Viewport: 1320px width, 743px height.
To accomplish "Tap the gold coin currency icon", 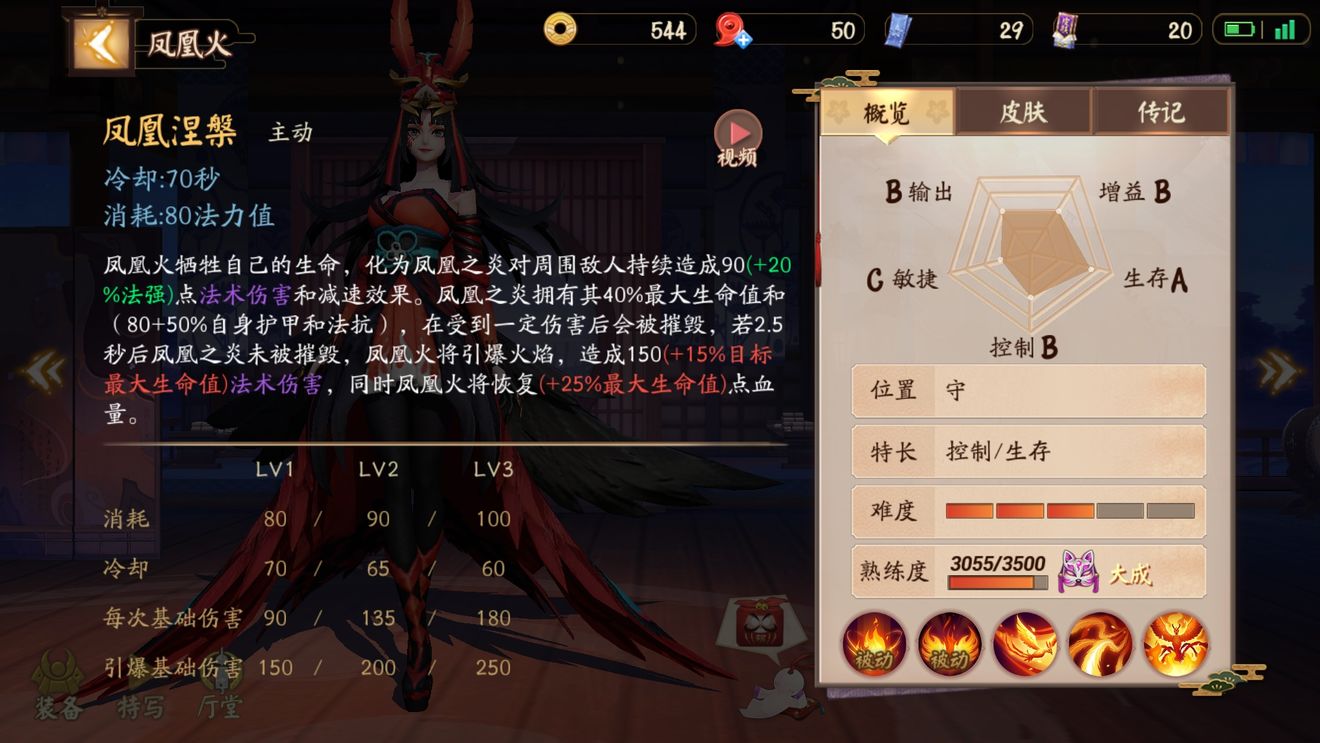I will pos(559,30).
